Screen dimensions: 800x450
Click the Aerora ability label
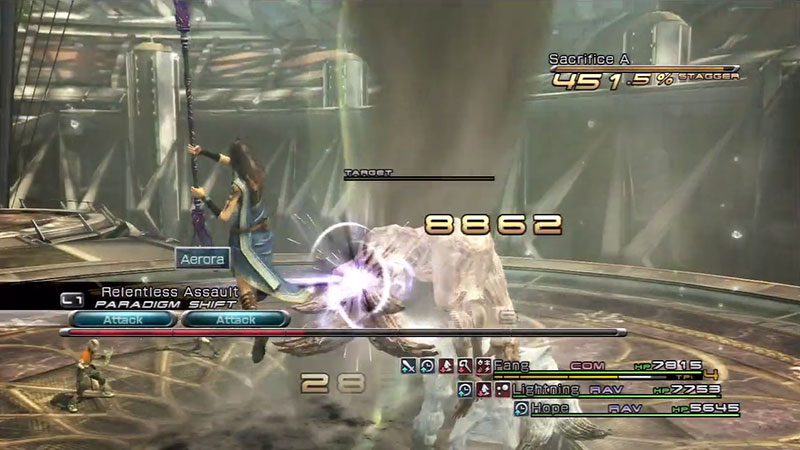pos(203,258)
